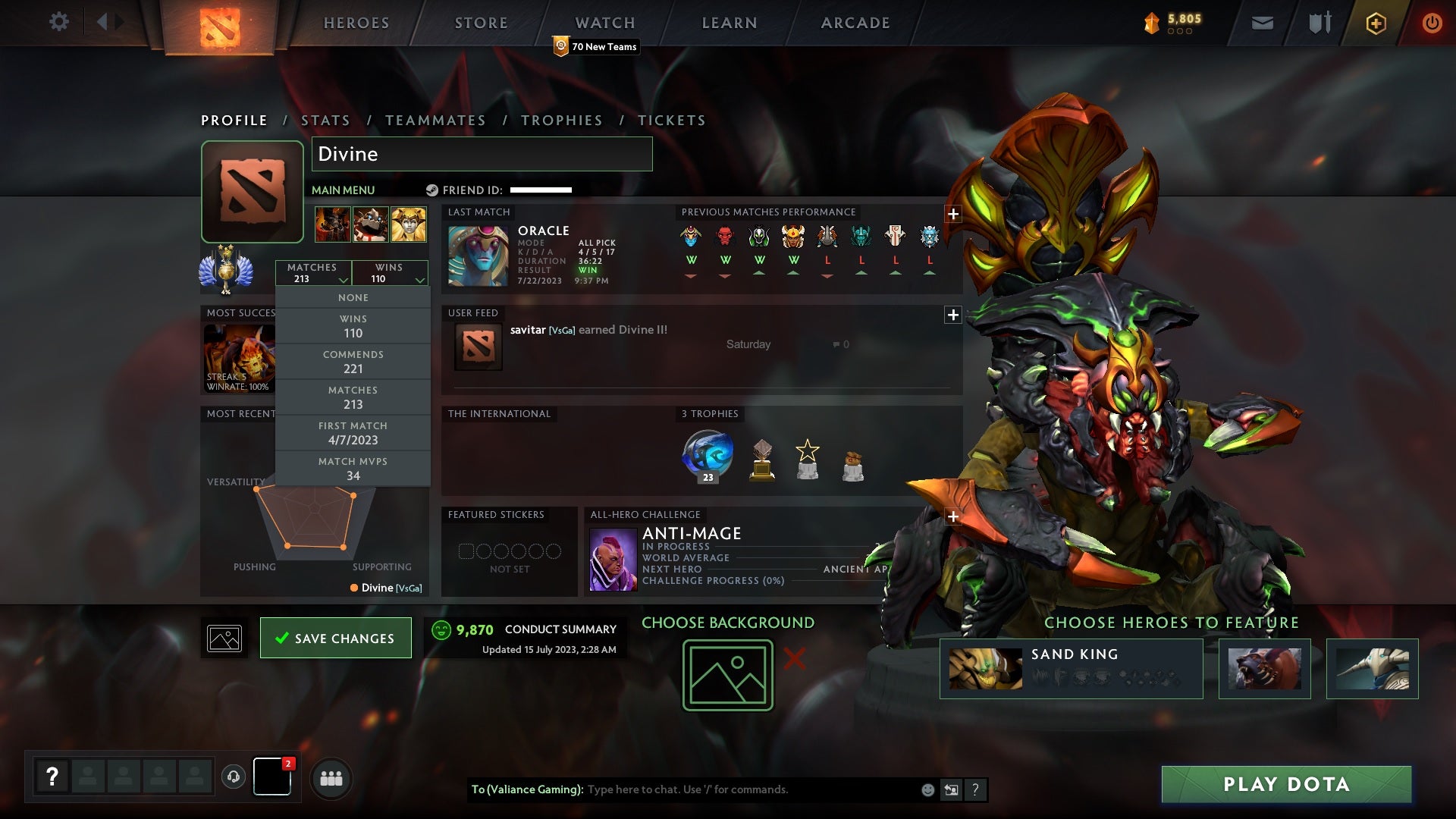Open the Tickets tab
This screenshot has width=1456, height=819.
tap(672, 121)
